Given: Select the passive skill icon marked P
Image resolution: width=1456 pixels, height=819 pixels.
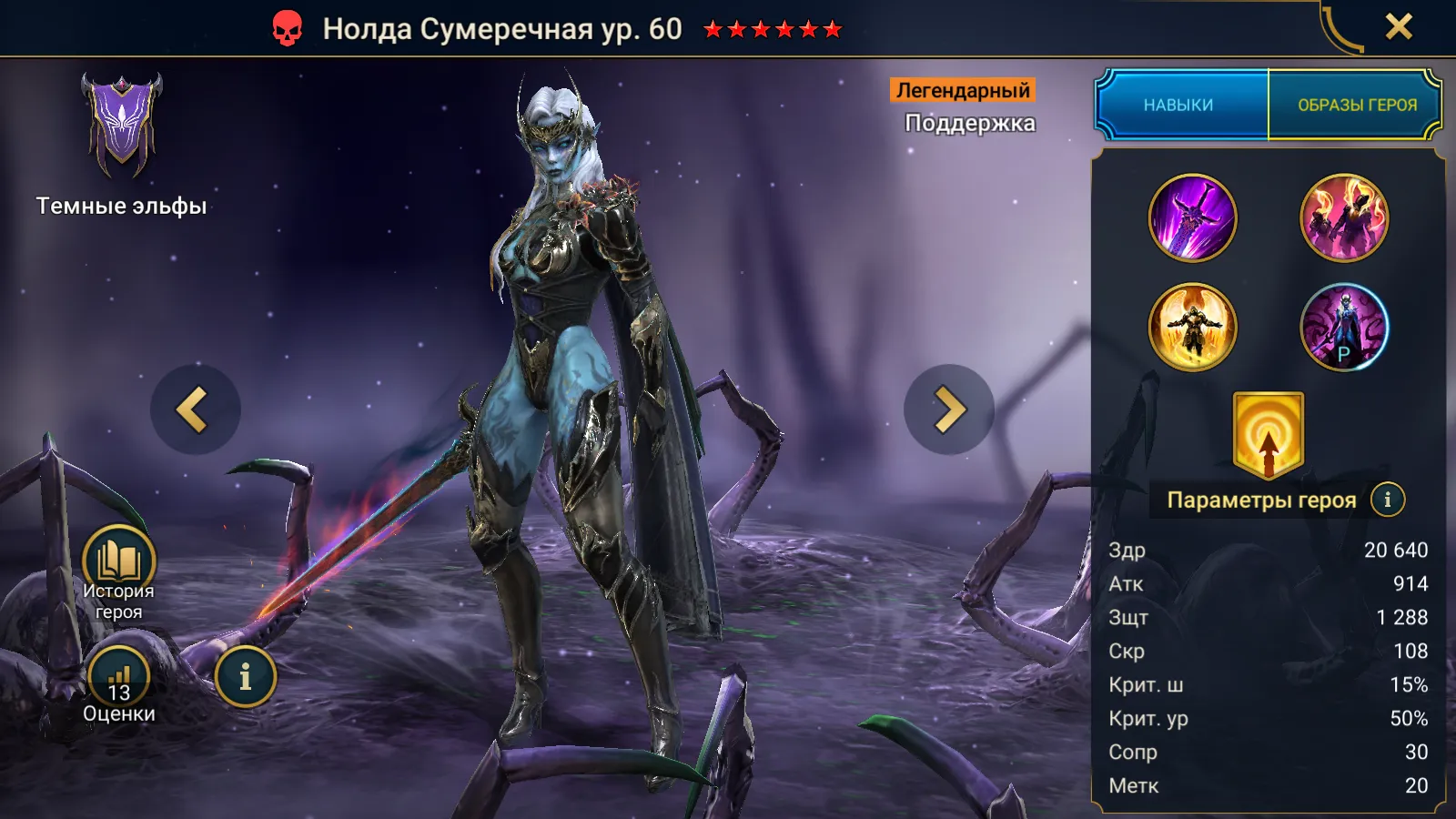Looking at the screenshot, I should click(1344, 328).
